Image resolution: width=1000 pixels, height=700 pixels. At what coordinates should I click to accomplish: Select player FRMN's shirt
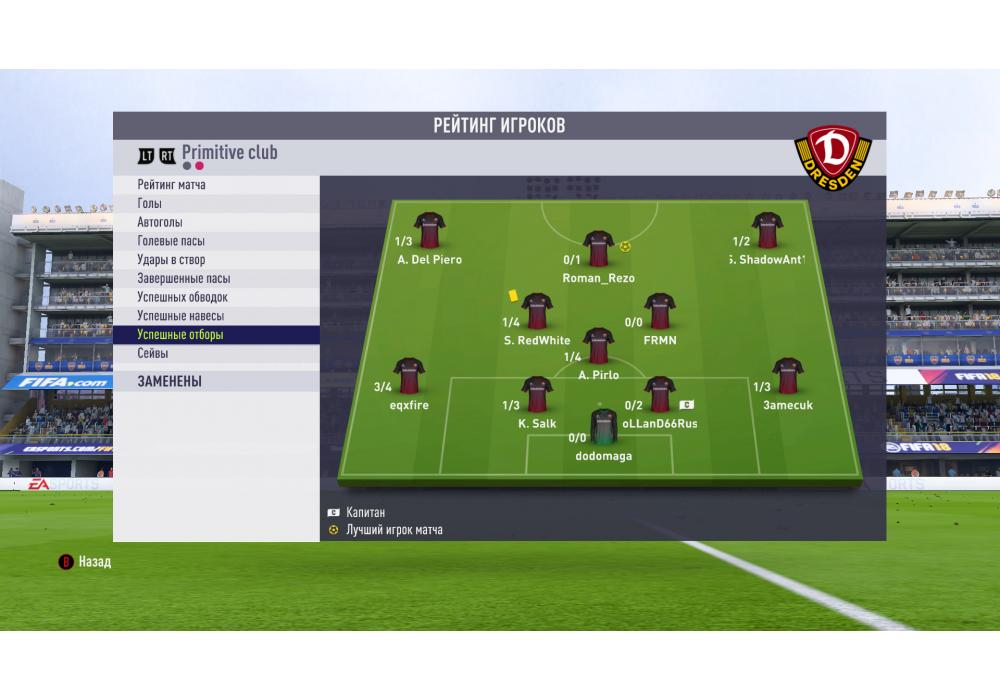(659, 312)
